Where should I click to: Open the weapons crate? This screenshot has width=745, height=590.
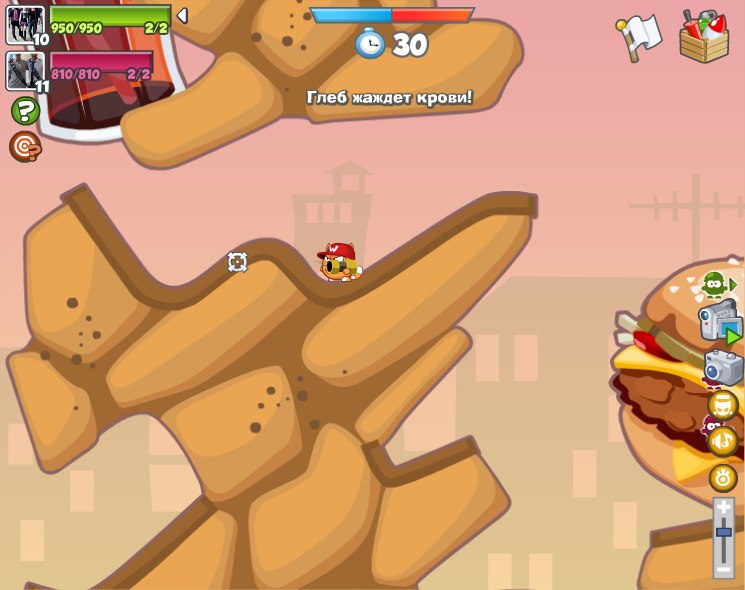(704, 37)
